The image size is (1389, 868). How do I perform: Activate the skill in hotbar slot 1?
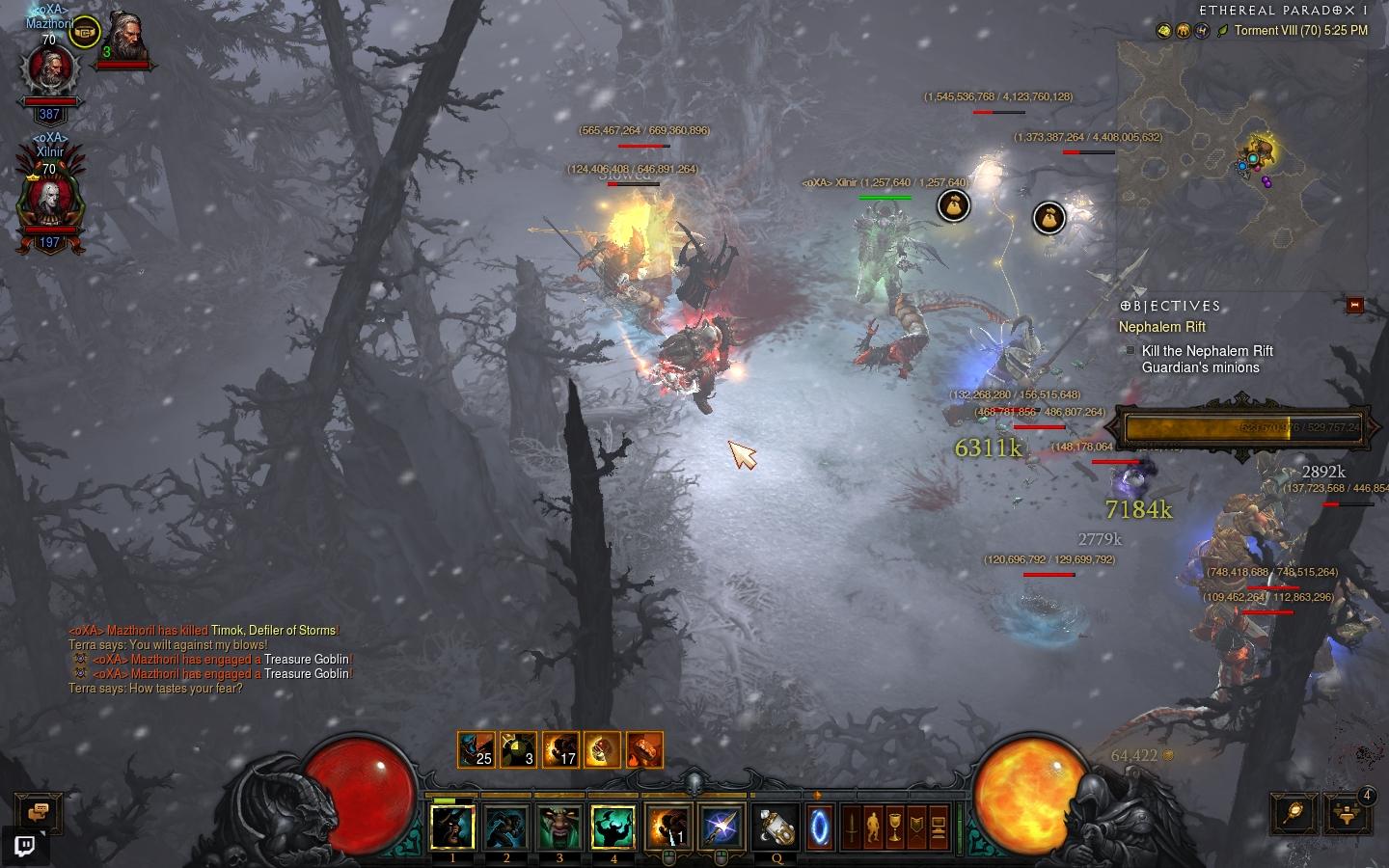[452, 827]
